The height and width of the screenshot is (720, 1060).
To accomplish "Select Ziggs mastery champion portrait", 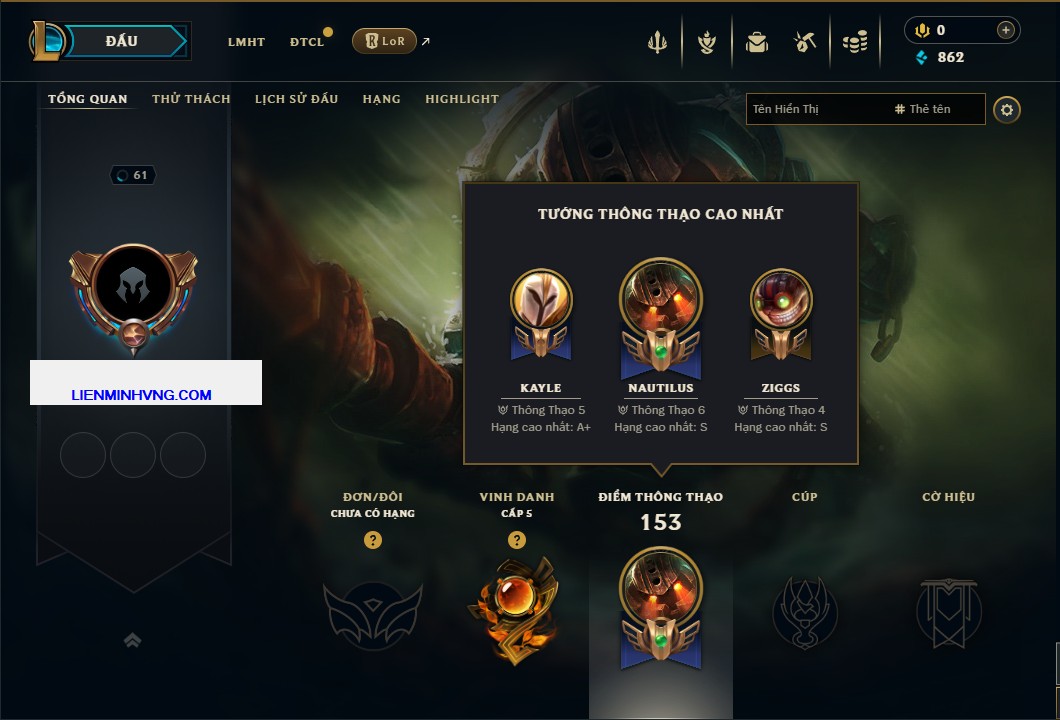I will tap(781, 300).
